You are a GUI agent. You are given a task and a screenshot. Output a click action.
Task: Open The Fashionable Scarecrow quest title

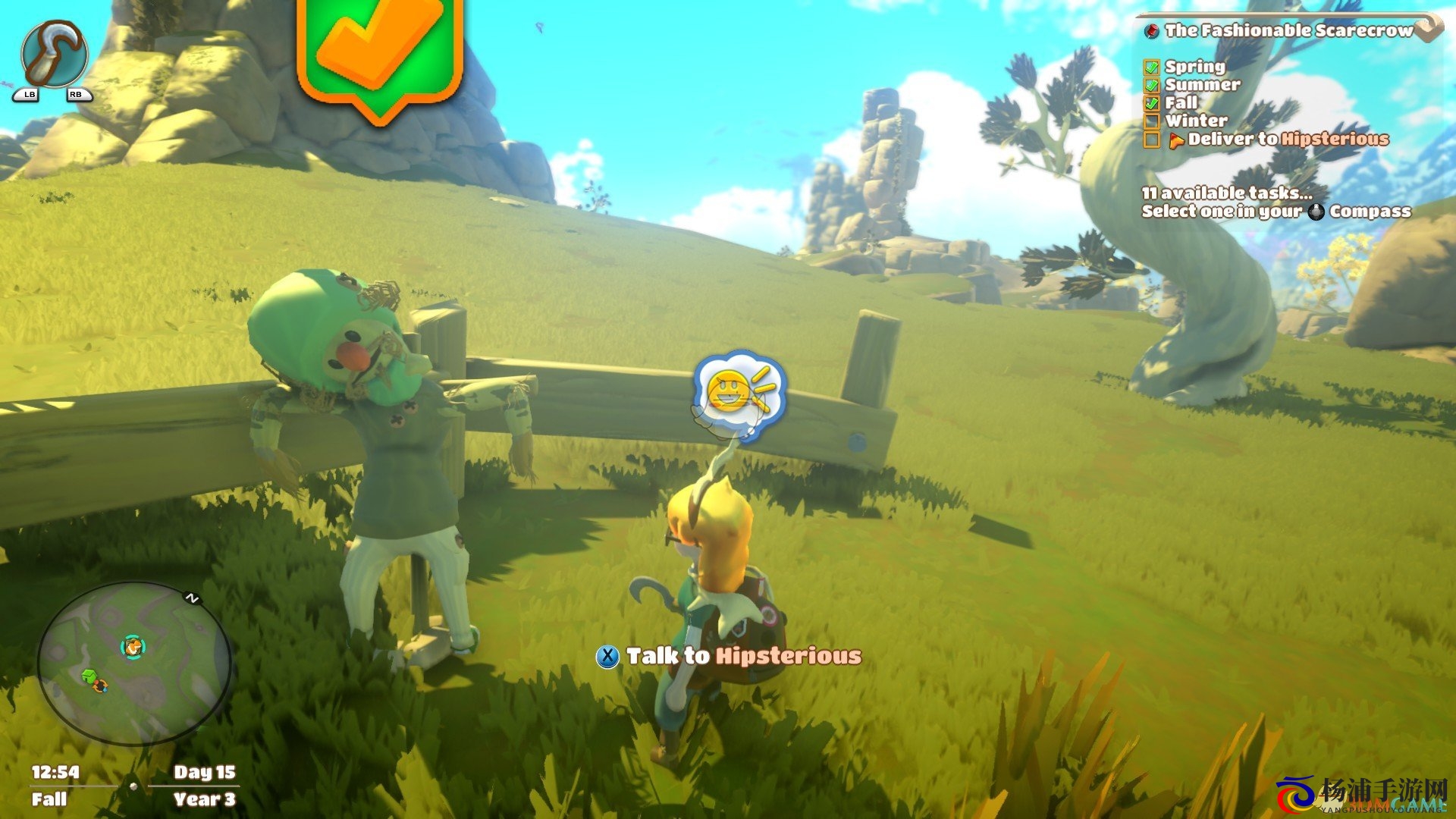tap(1288, 30)
